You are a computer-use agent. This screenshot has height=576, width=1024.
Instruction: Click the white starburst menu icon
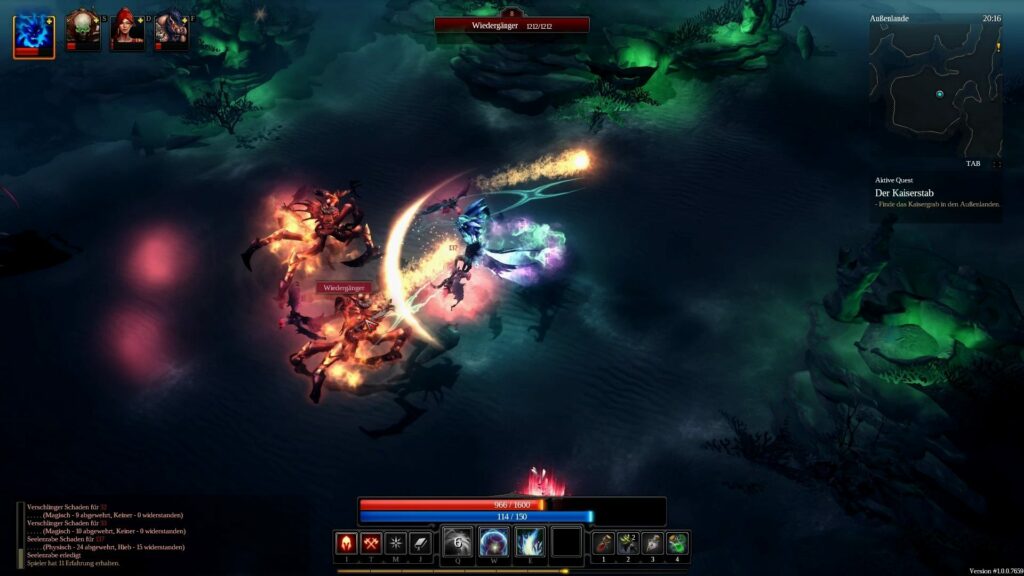coord(396,543)
